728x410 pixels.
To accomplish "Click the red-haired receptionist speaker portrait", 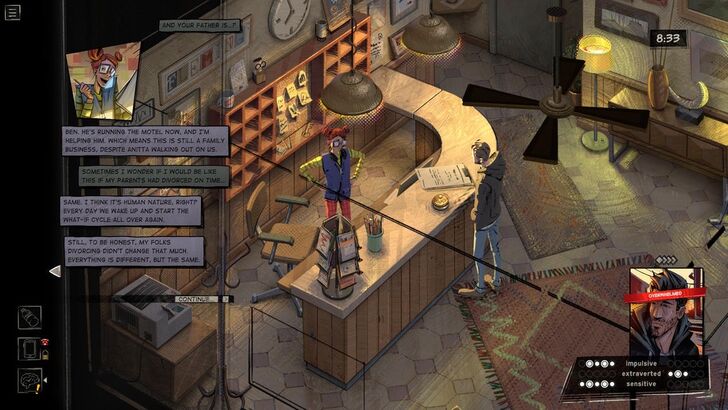I will pos(99,83).
